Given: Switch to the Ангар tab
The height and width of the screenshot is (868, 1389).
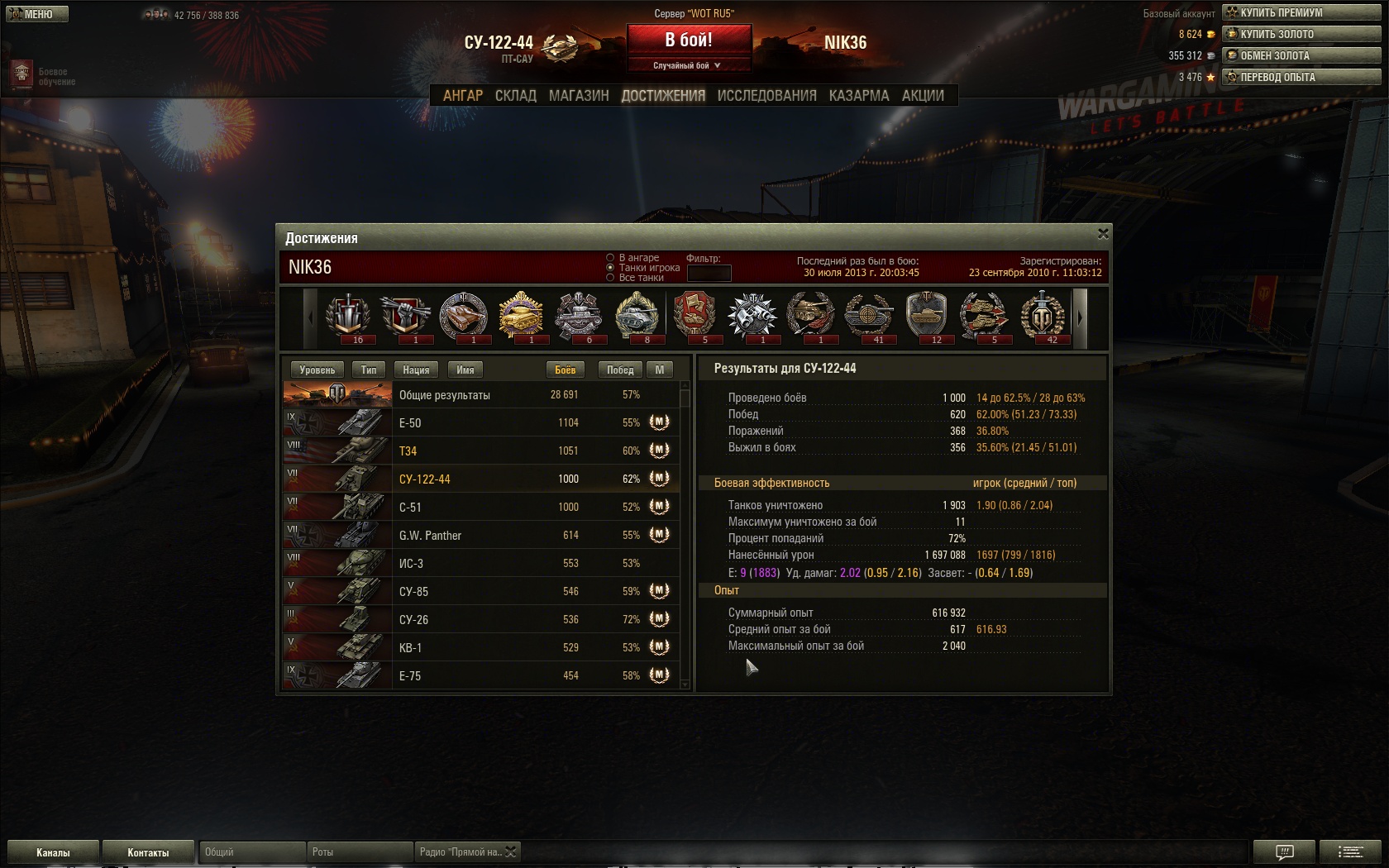Looking at the screenshot, I should point(462,96).
